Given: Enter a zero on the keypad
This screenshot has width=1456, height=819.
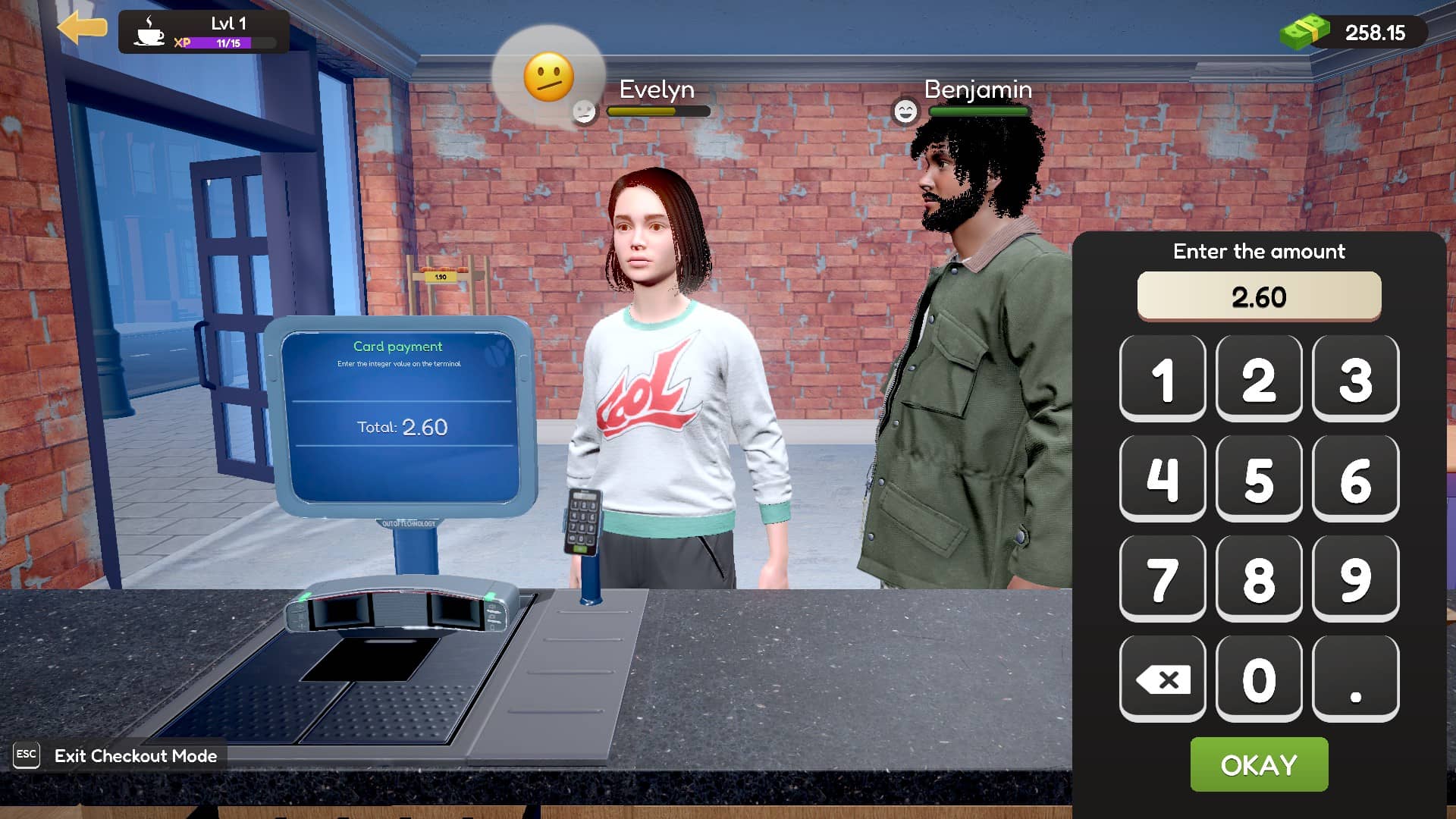Looking at the screenshot, I should 1259,679.
